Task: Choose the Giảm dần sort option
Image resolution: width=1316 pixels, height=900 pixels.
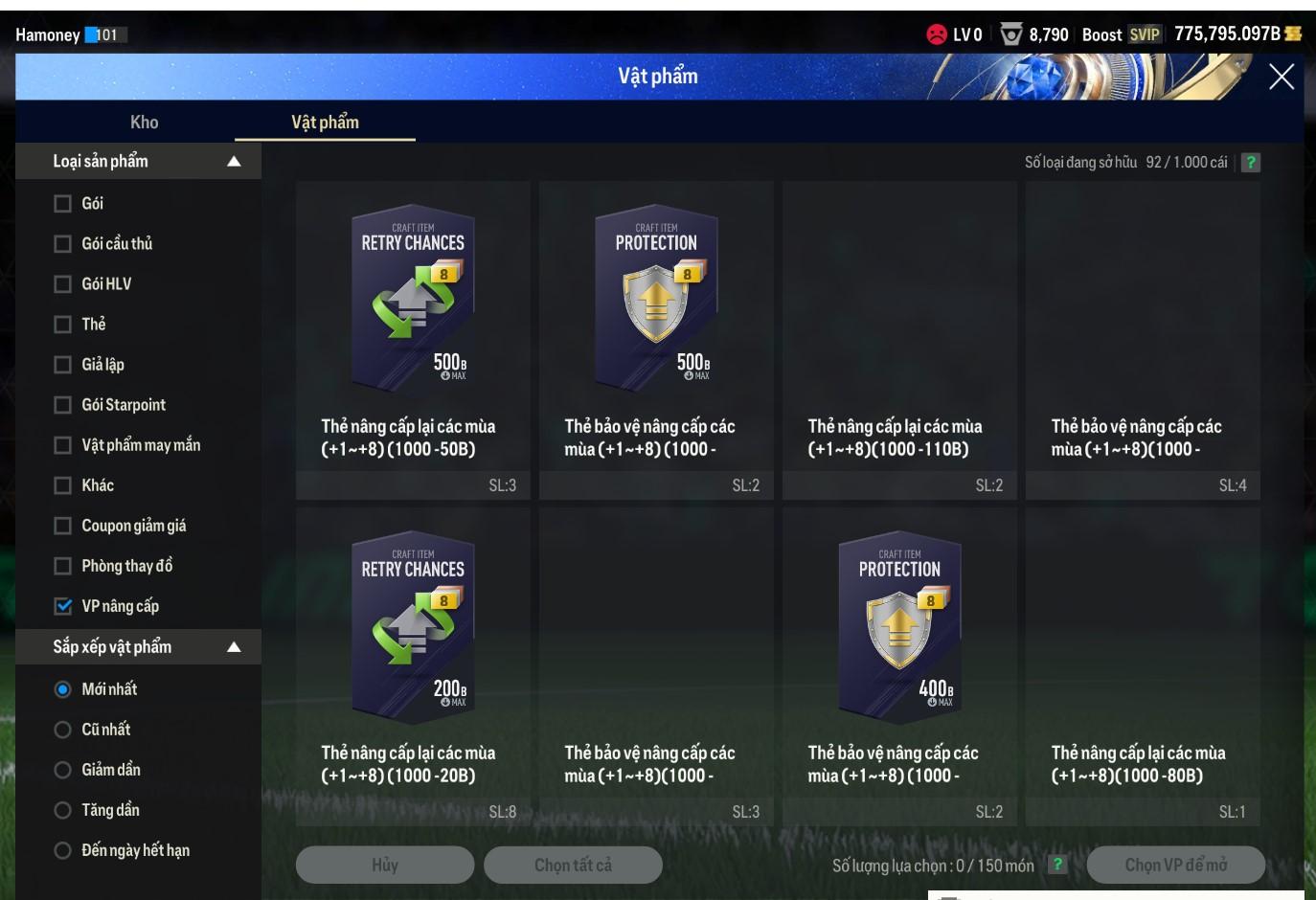Action: 63,770
